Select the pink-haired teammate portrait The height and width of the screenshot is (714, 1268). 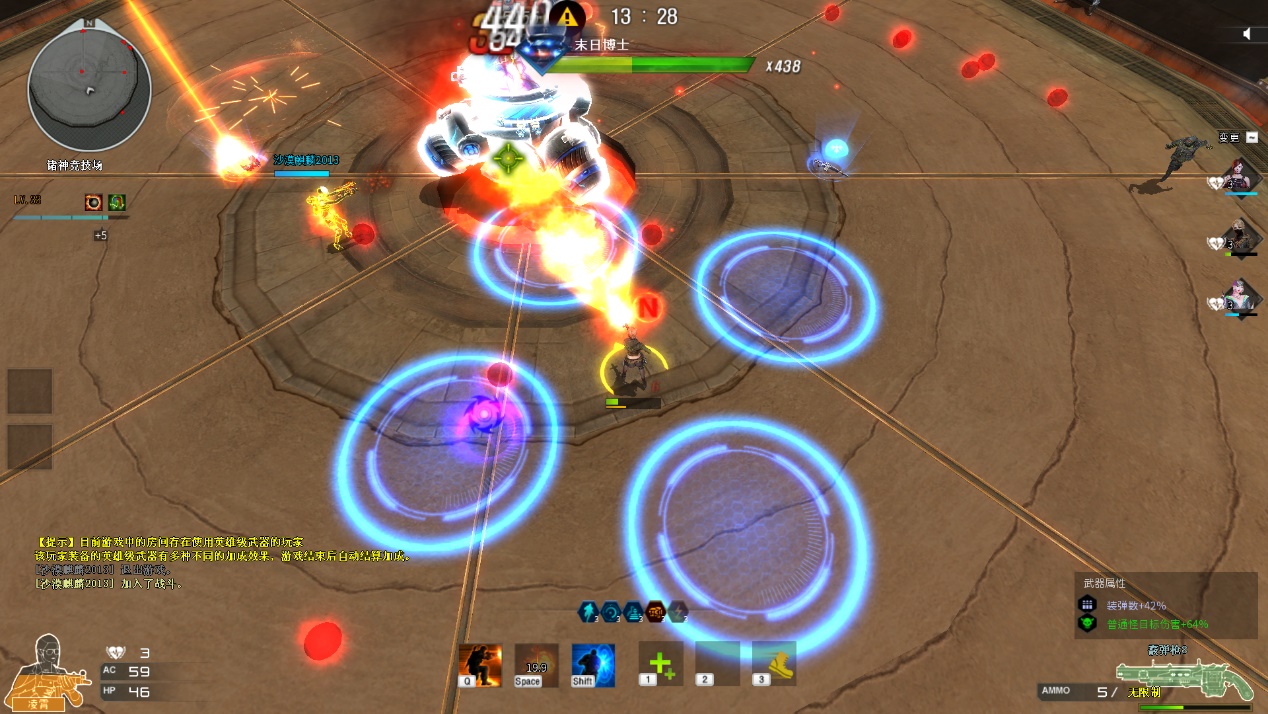coord(1241,297)
